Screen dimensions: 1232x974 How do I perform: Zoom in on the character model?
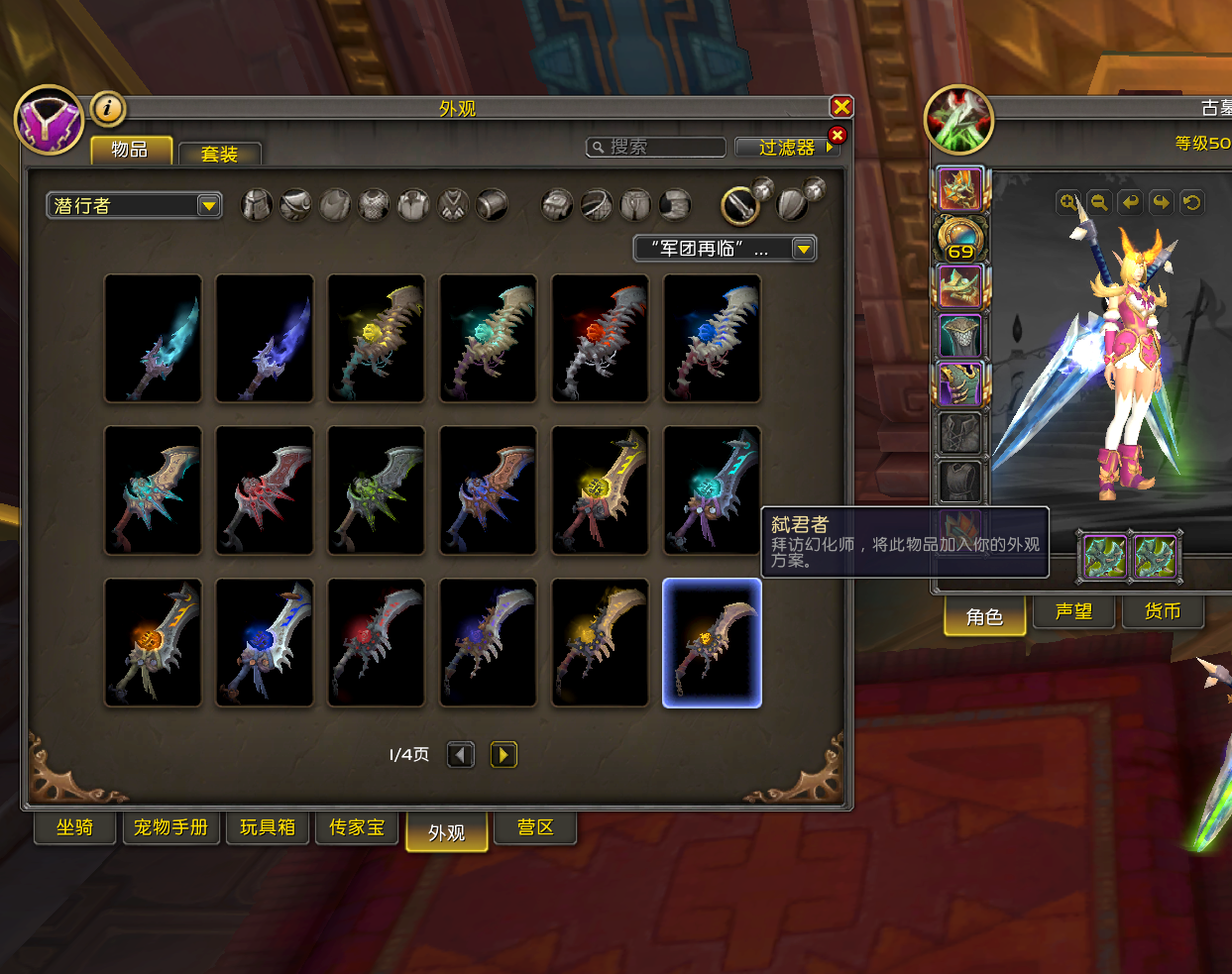[x=1068, y=202]
